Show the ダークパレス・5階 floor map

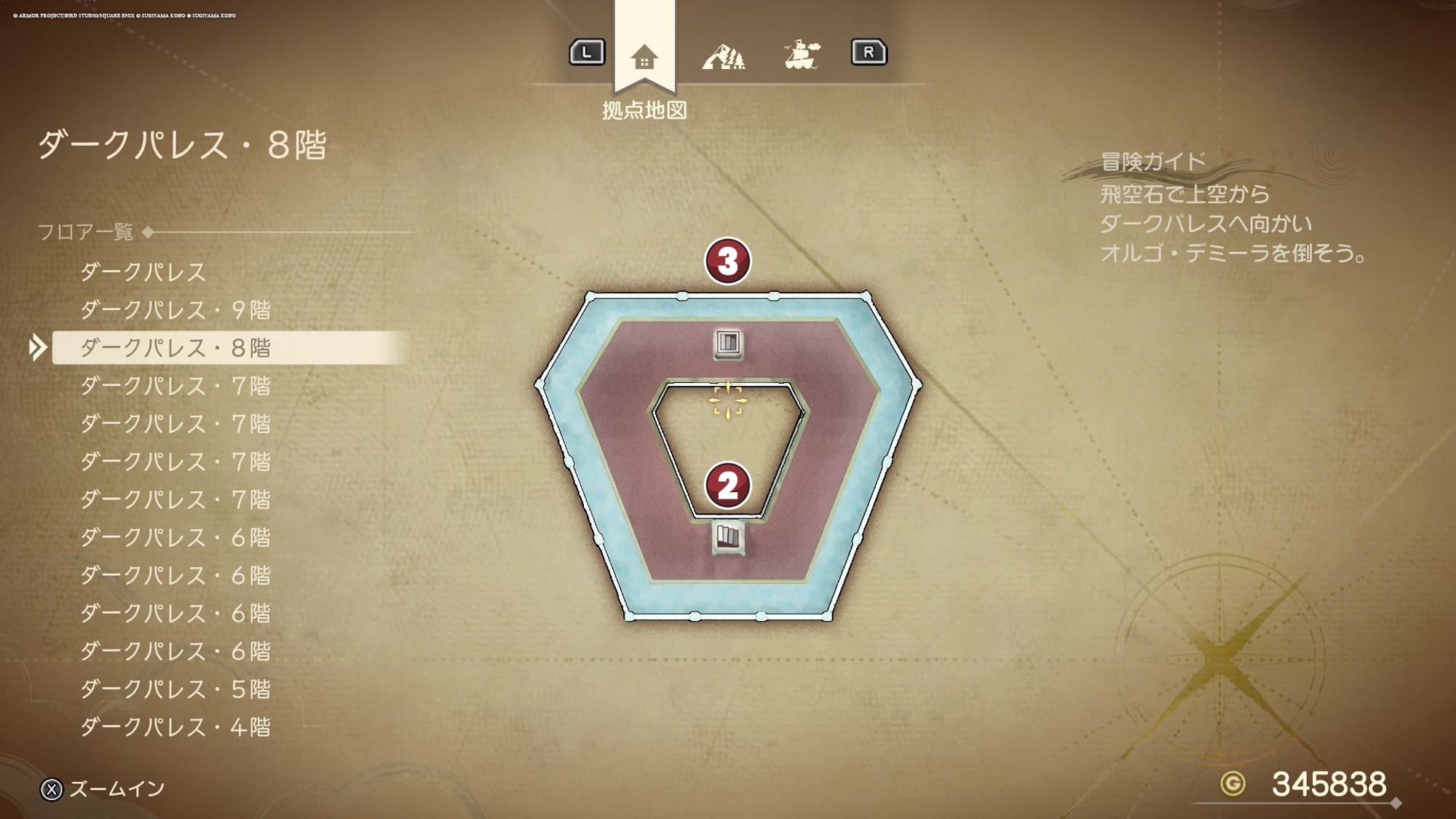[x=175, y=689]
